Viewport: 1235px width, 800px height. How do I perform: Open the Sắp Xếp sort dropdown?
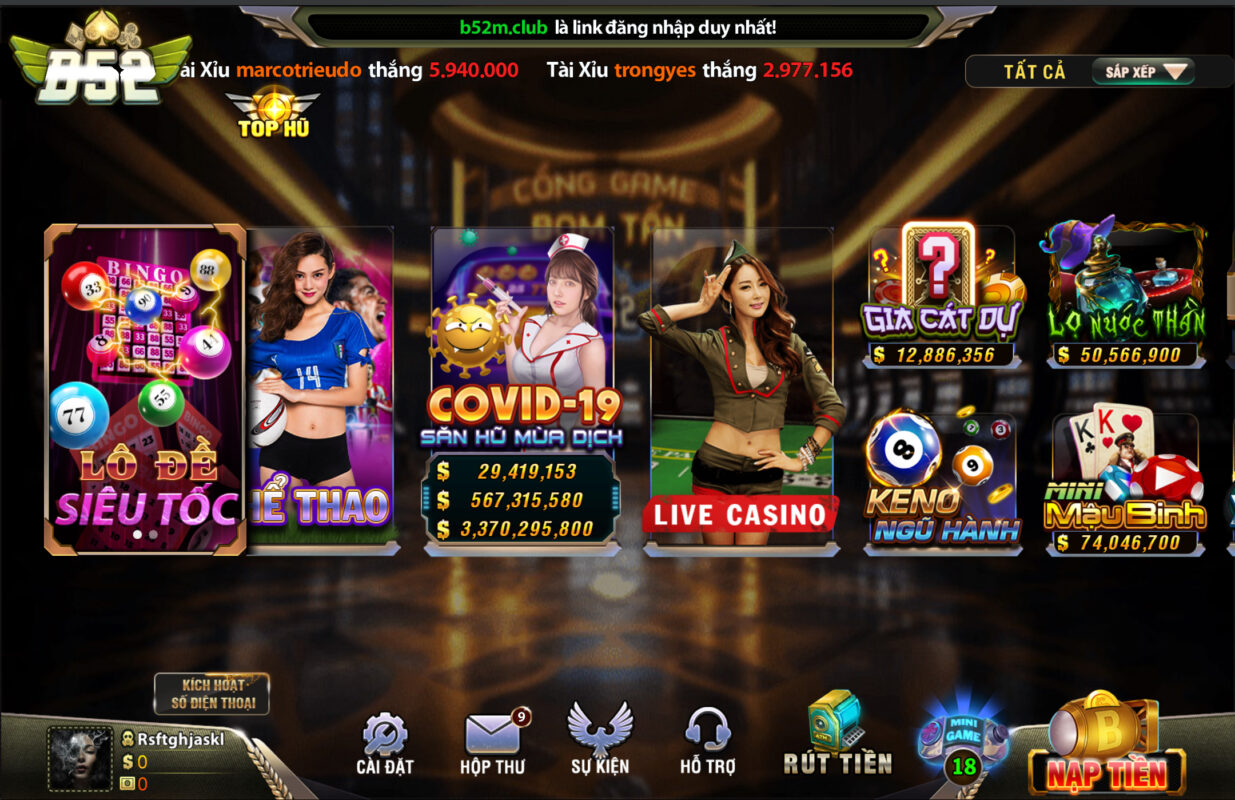pyautogui.click(x=1144, y=72)
